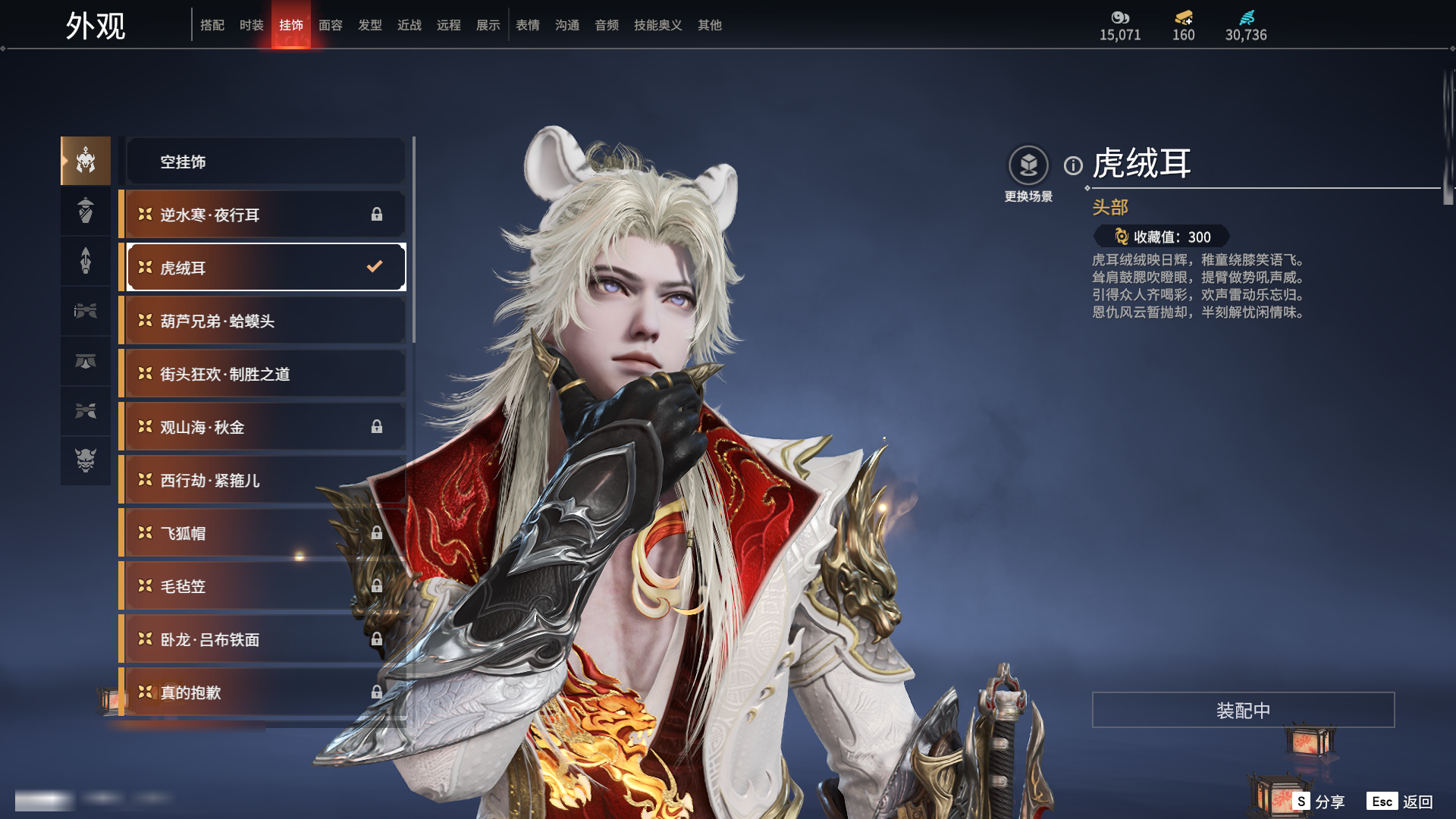
Task: Select the 逆水寒·夜行耳 accessory
Action: [265, 215]
